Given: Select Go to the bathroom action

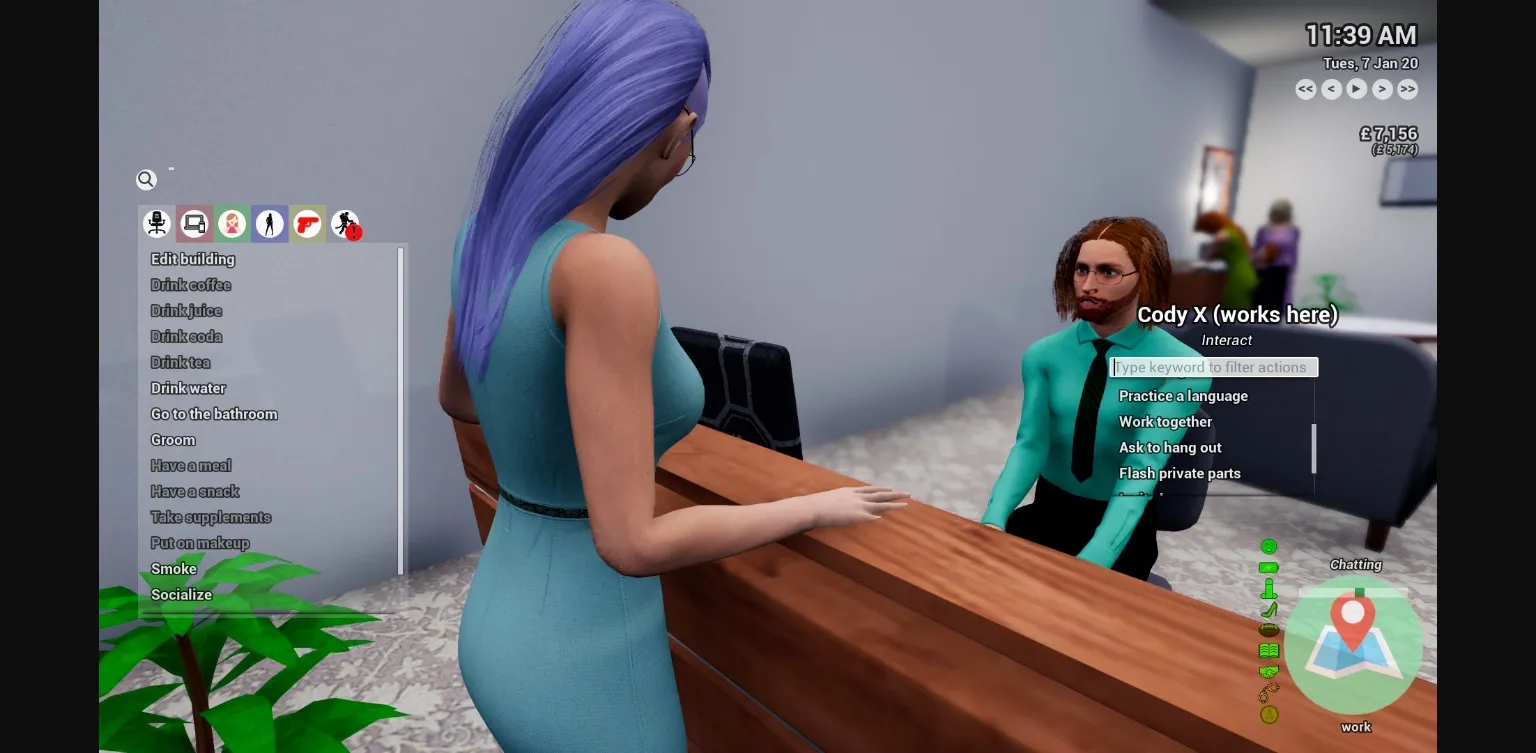Looking at the screenshot, I should (x=213, y=414).
